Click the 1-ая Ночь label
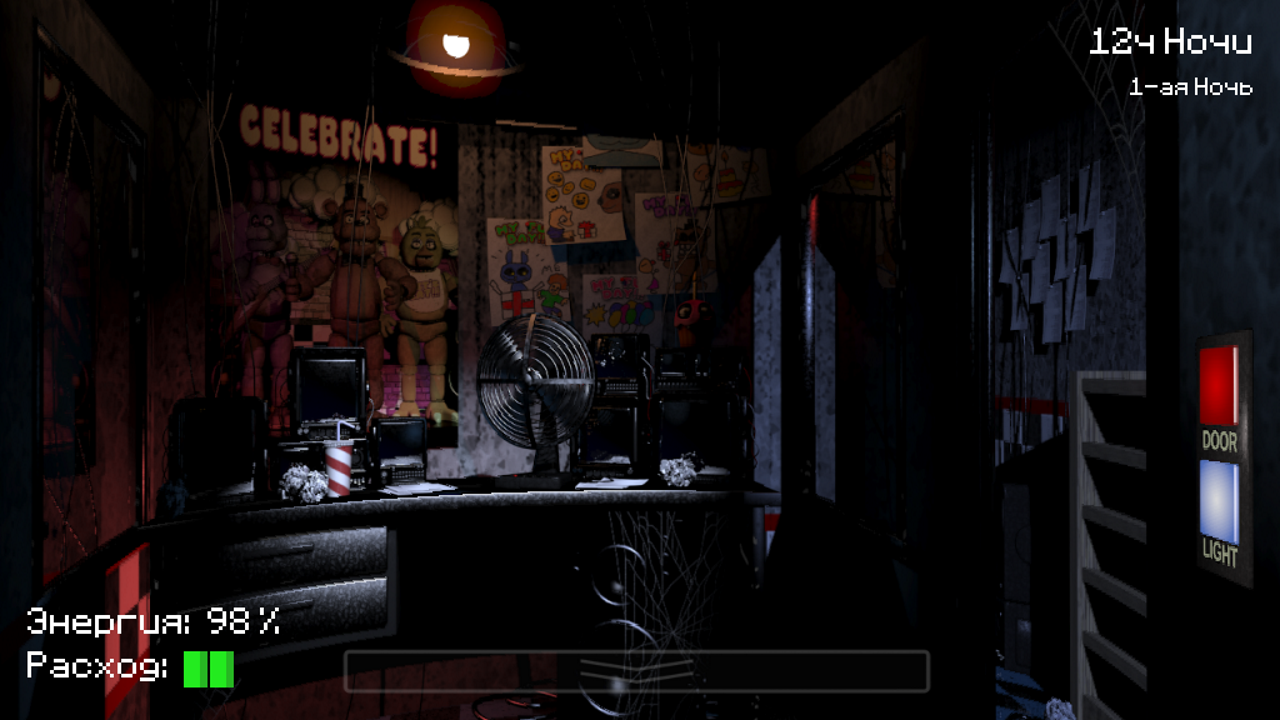 pos(1190,87)
